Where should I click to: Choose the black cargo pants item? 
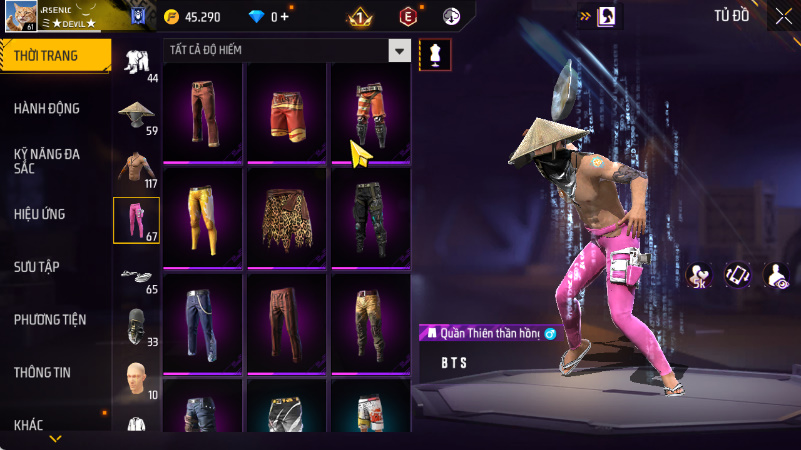coord(371,216)
